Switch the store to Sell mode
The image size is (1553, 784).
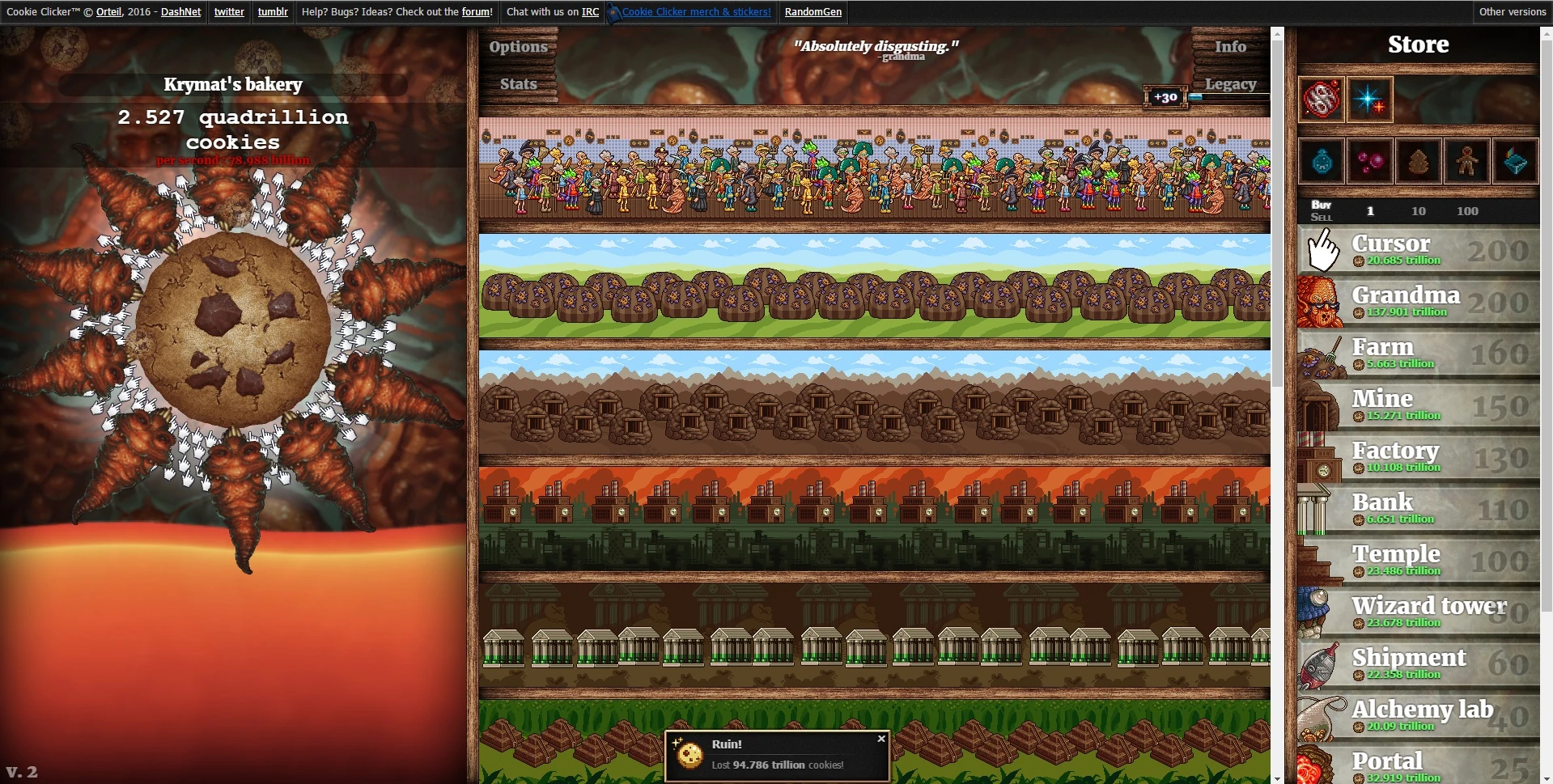coord(1321,216)
